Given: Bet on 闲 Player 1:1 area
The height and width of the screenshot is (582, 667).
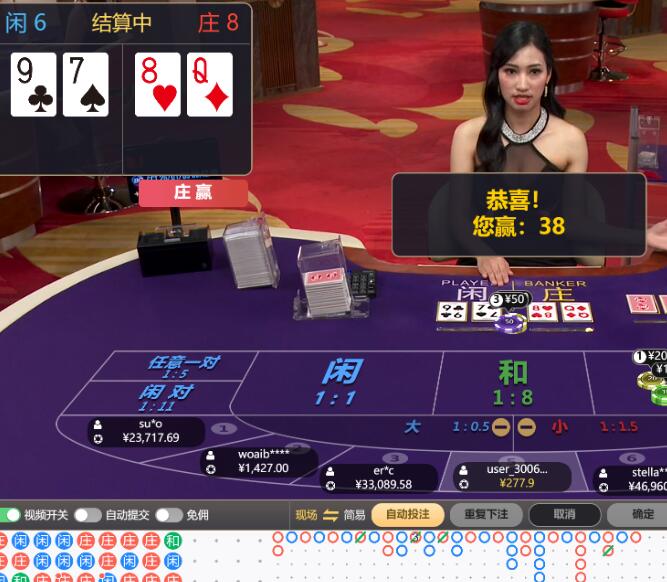Looking at the screenshot, I should pyautogui.click(x=340, y=381).
